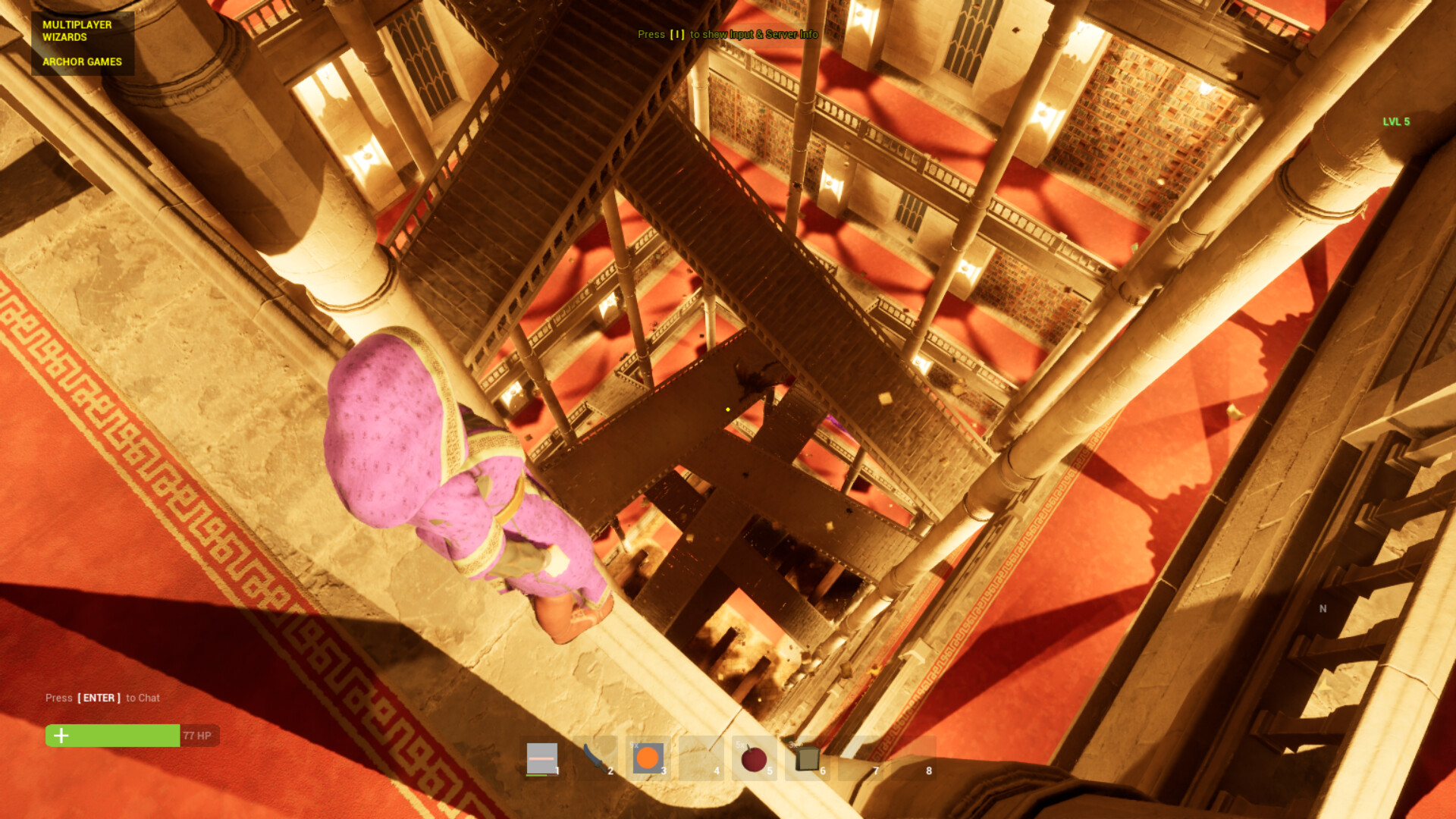1456x819 pixels.
Task: Click the yellow crosshair dot at screen center
Action: click(726, 408)
